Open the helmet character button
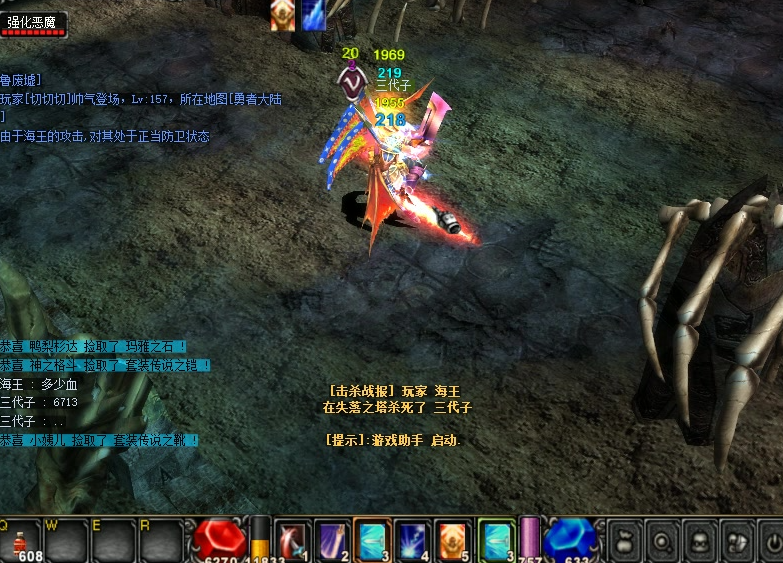Image resolution: width=783 pixels, height=563 pixels. click(x=700, y=541)
